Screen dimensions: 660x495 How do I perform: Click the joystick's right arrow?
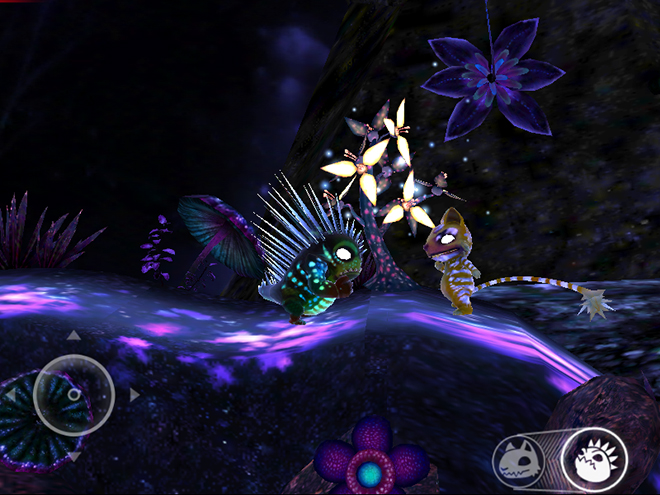(134, 395)
